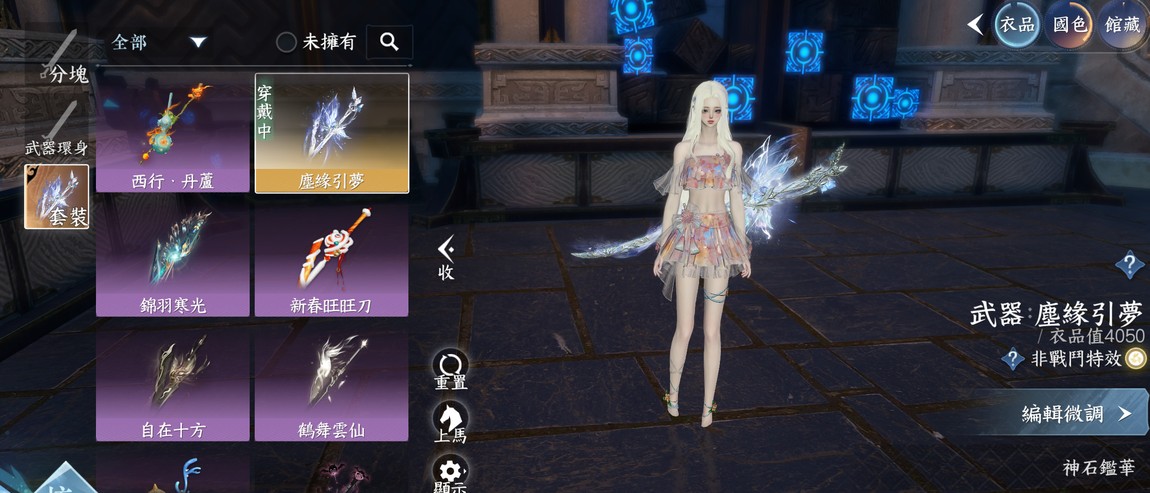Viewport: 1150px width, 493px height.
Task: Open the weapon search magnifier
Action: pos(389,42)
